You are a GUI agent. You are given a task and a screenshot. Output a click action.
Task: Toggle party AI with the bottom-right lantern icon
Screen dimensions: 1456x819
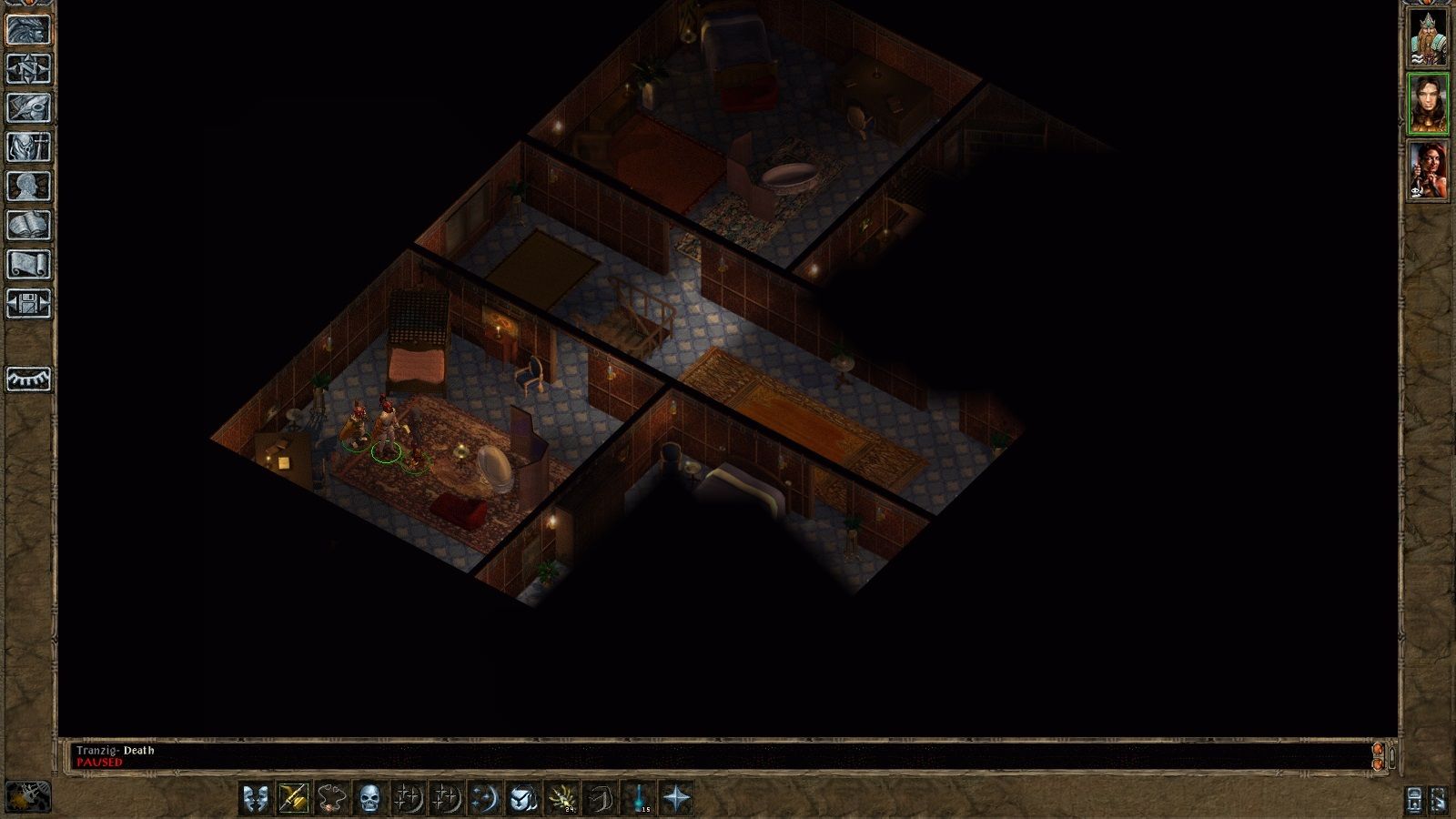click(1413, 801)
